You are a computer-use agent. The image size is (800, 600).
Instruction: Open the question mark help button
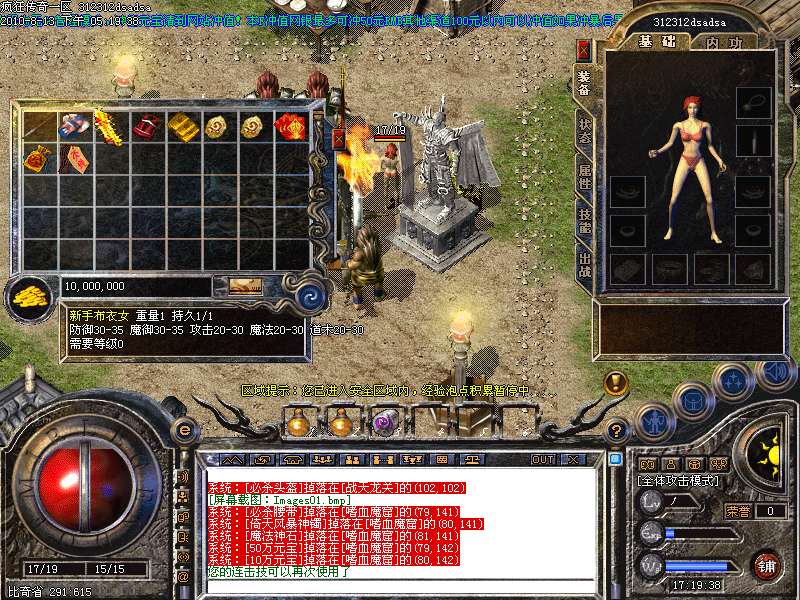(618, 431)
